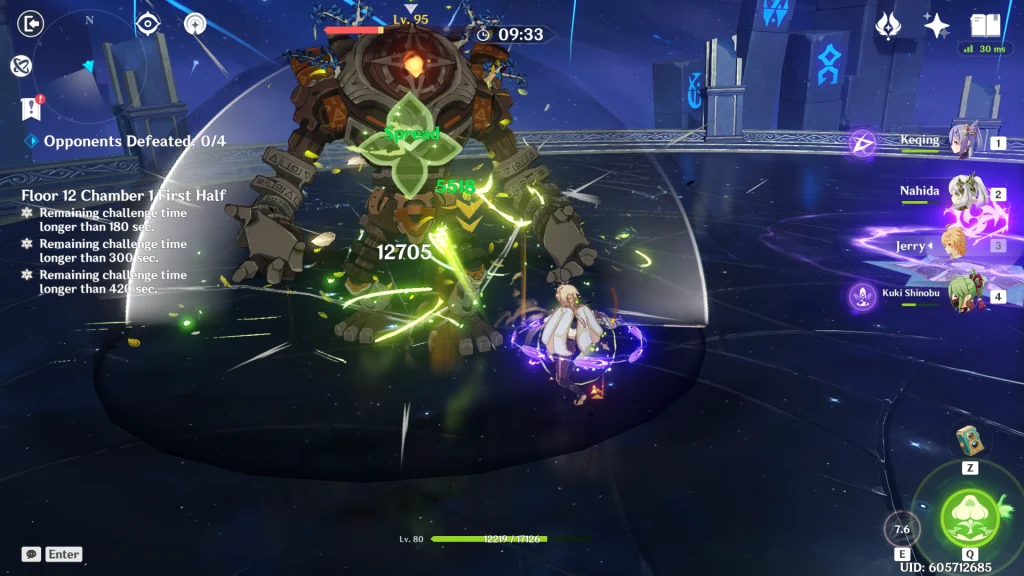1024x576 pixels.
Task: Switch to party member Nahida
Action: [x=966, y=194]
